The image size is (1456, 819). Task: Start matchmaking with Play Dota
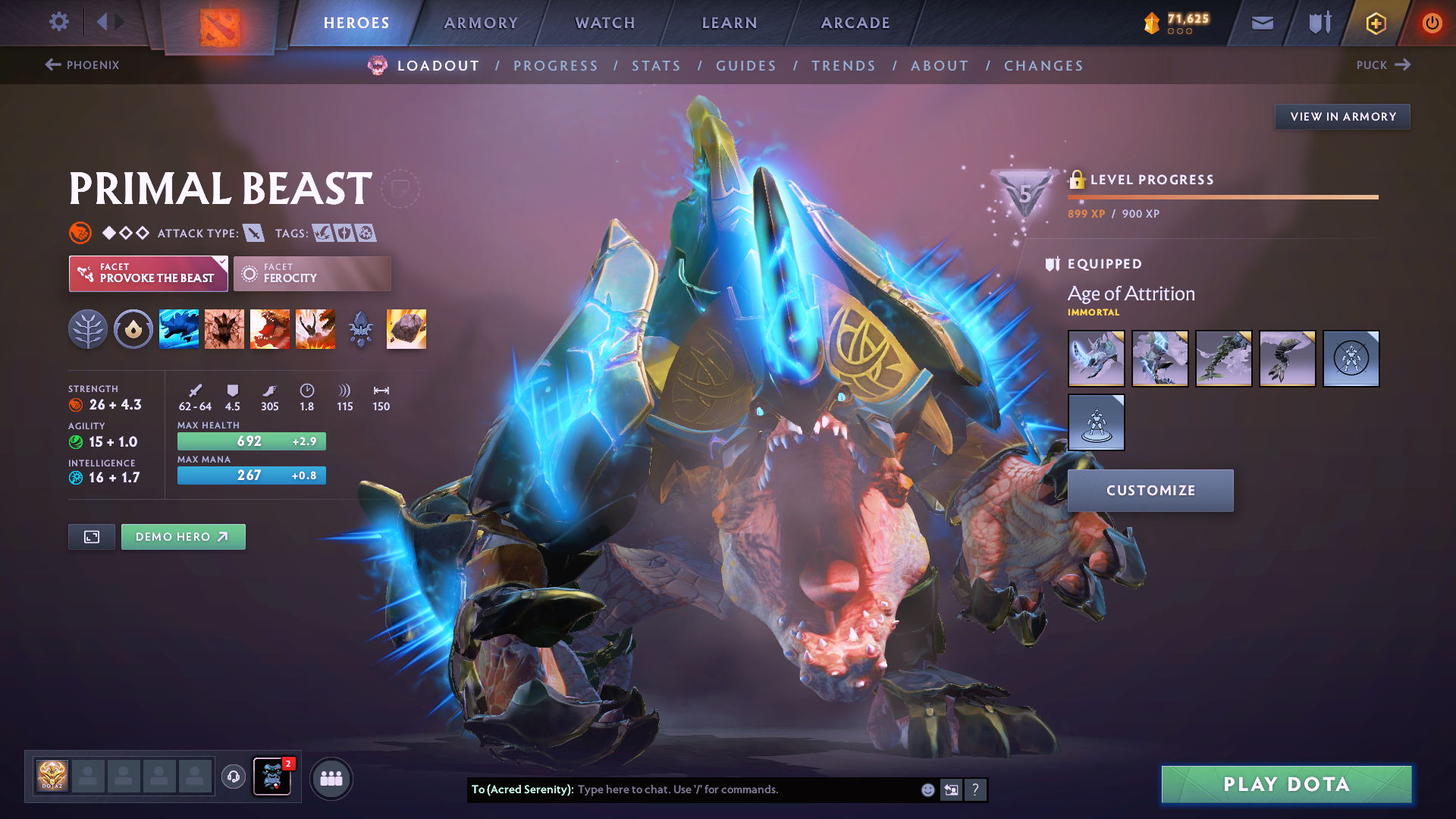[x=1286, y=784]
